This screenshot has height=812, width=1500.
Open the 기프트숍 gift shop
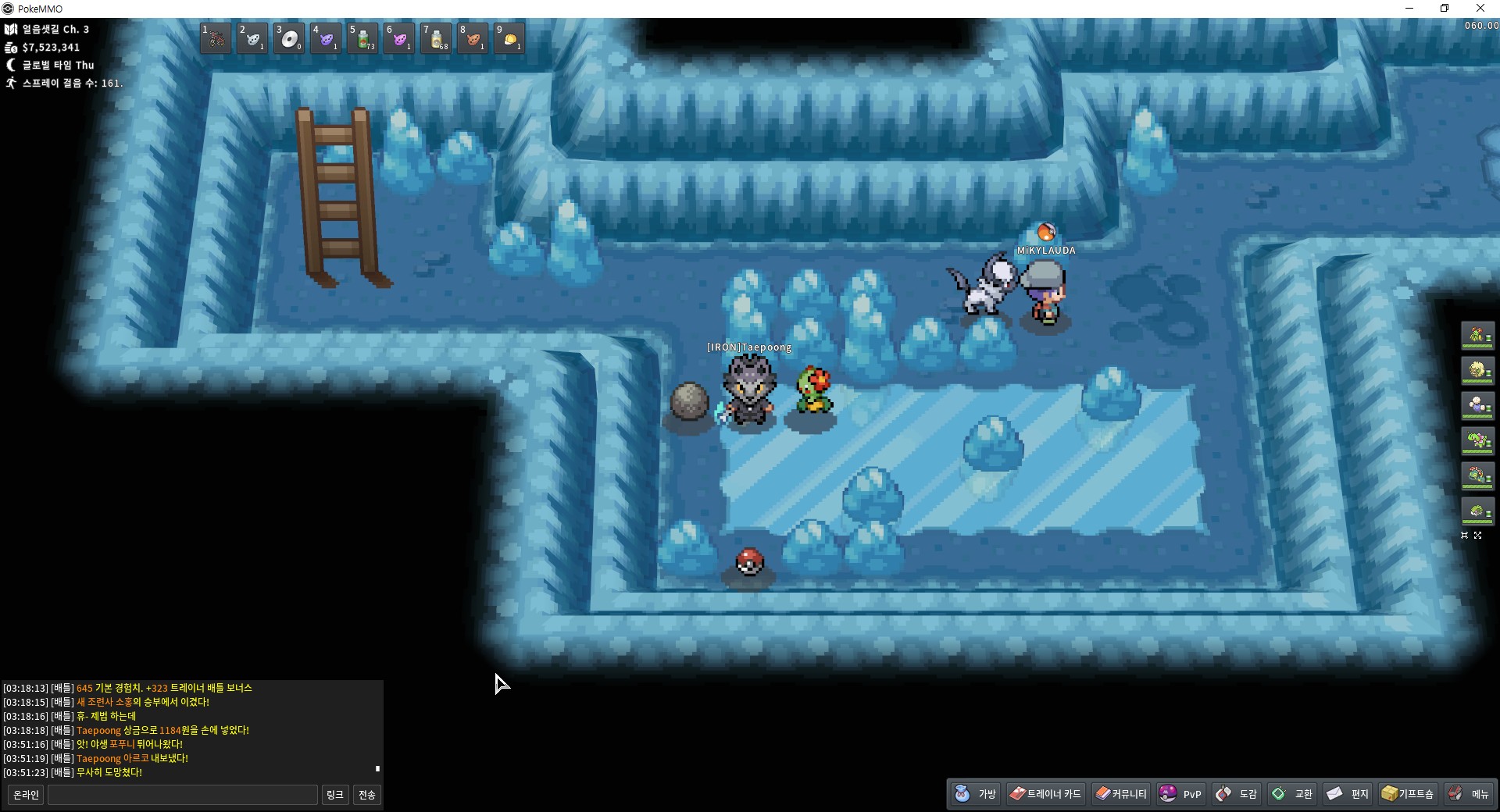(1408, 794)
